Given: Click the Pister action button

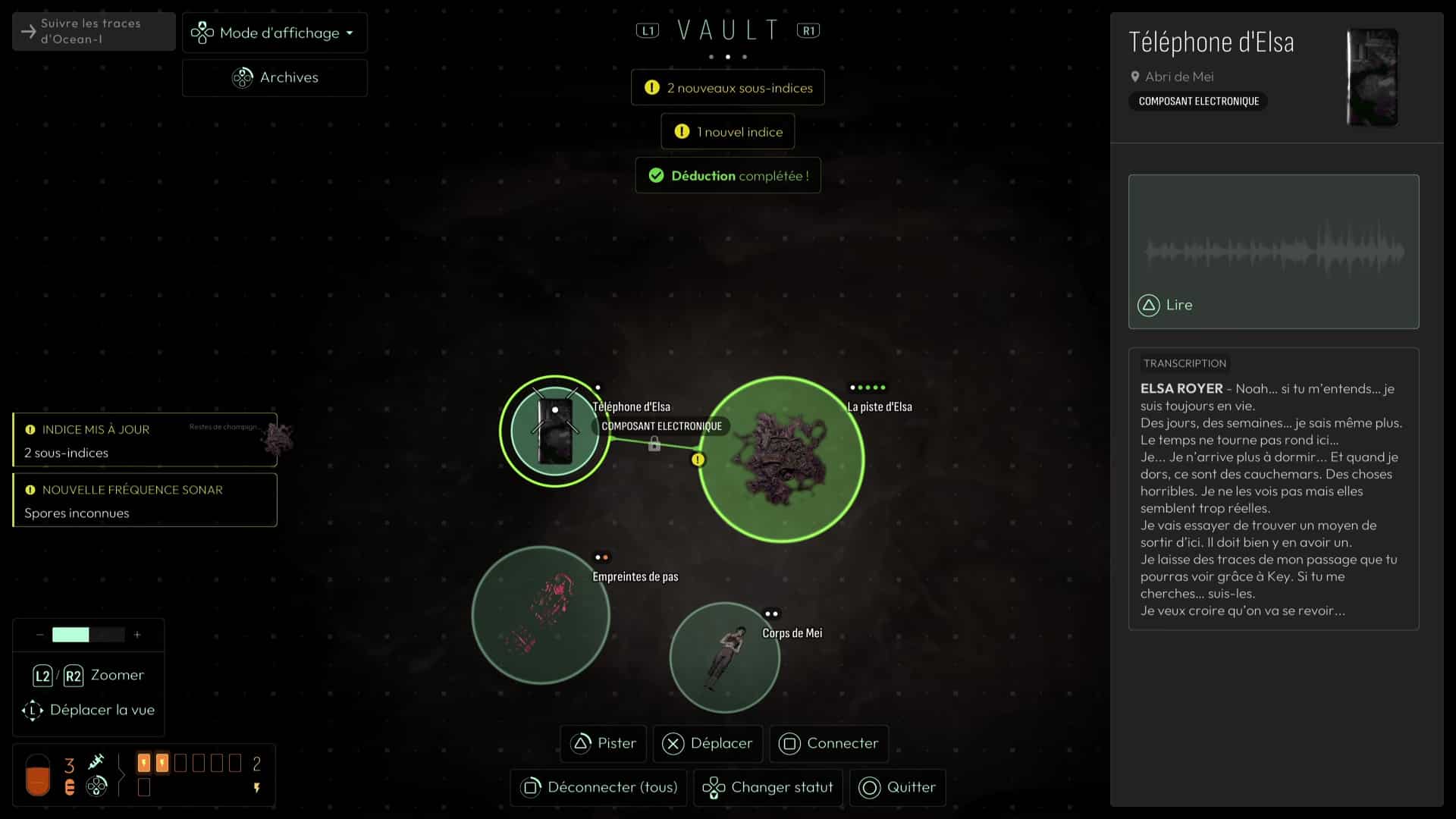Looking at the screenshot, I should [x=604, y=743].
